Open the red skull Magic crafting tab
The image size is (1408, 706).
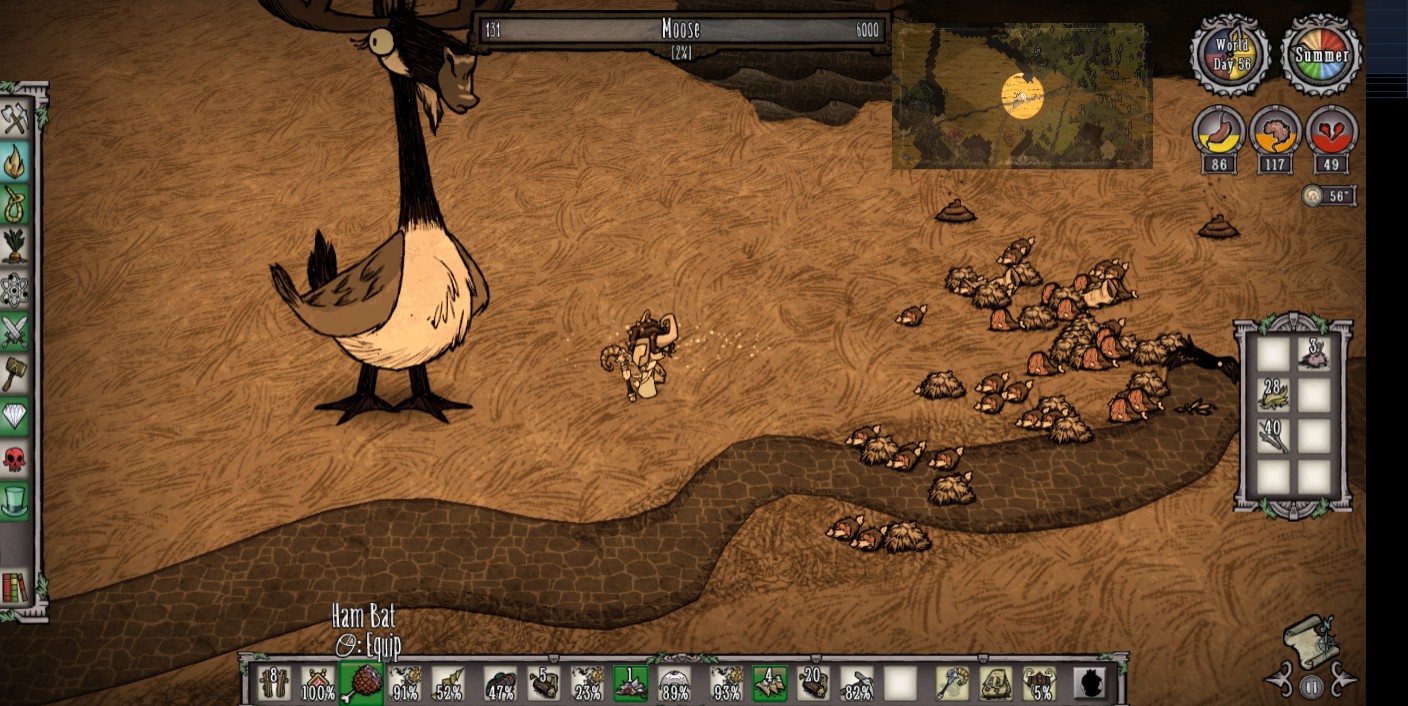(15, 459)
